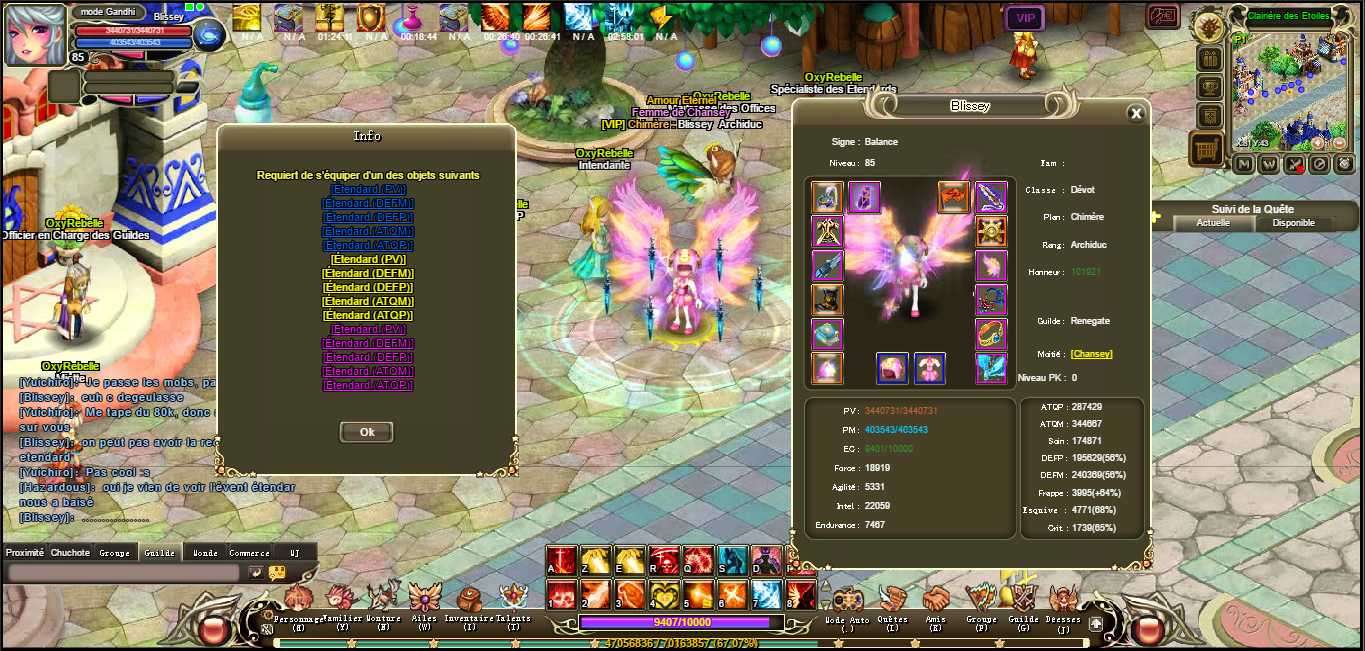
Task: Zoom in on the minimap
Action: 1318,143
